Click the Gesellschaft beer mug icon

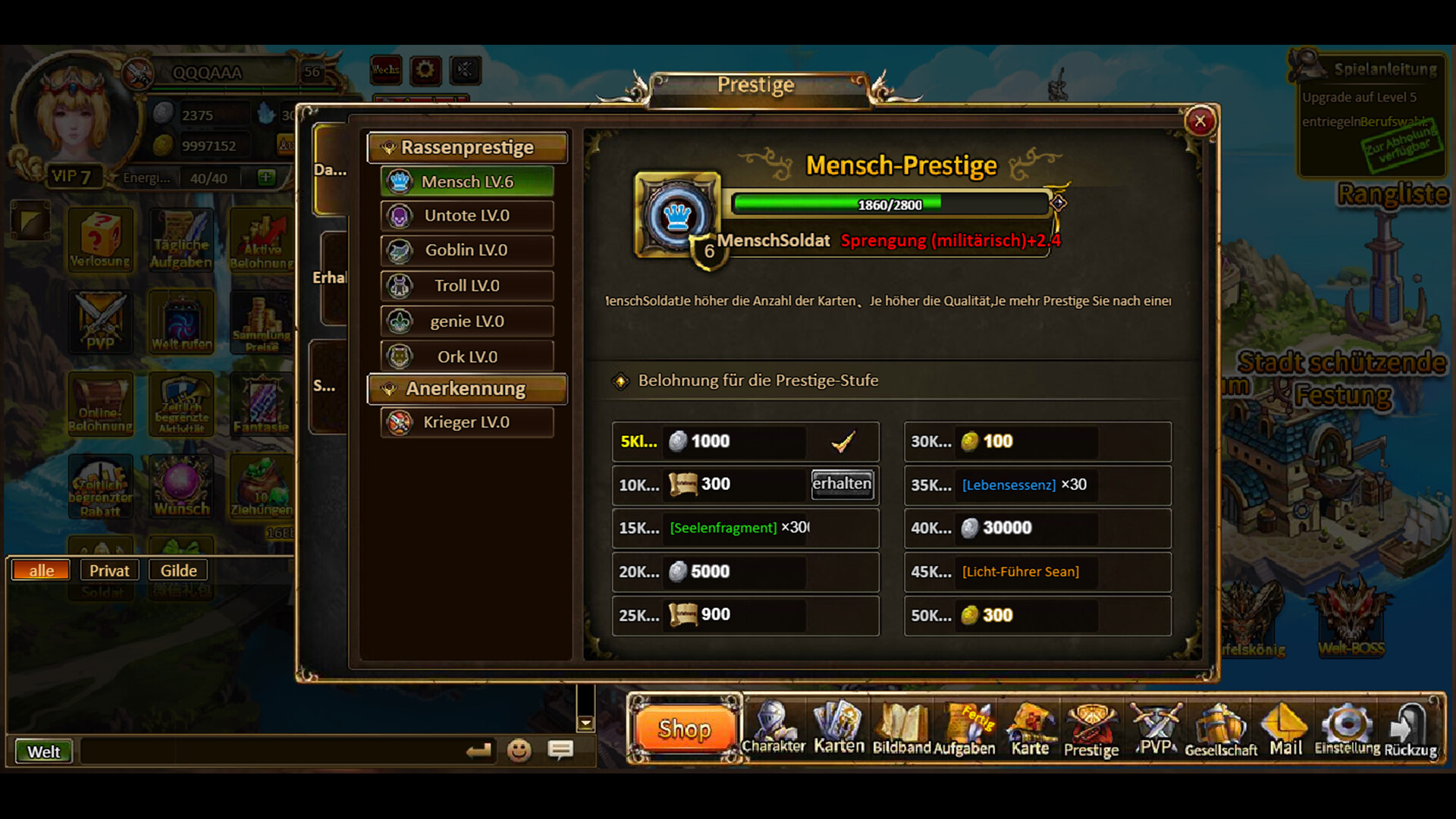tap(1220, 724)
